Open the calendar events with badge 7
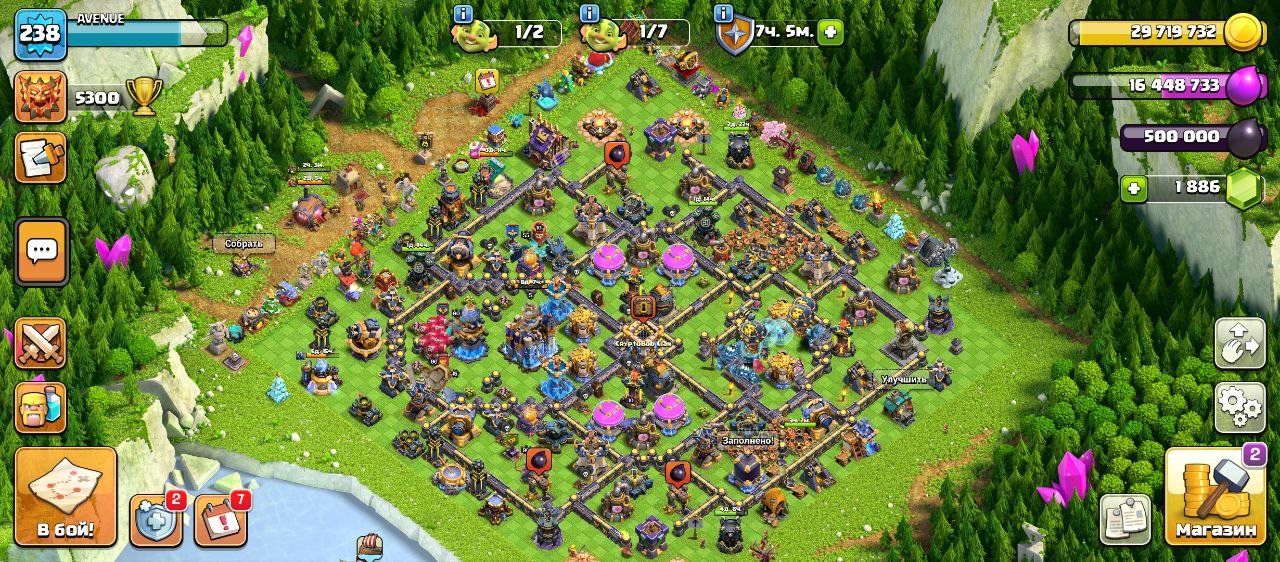Image resolution: width=1280 pixels, height=562 pixels. coord(220,520)
